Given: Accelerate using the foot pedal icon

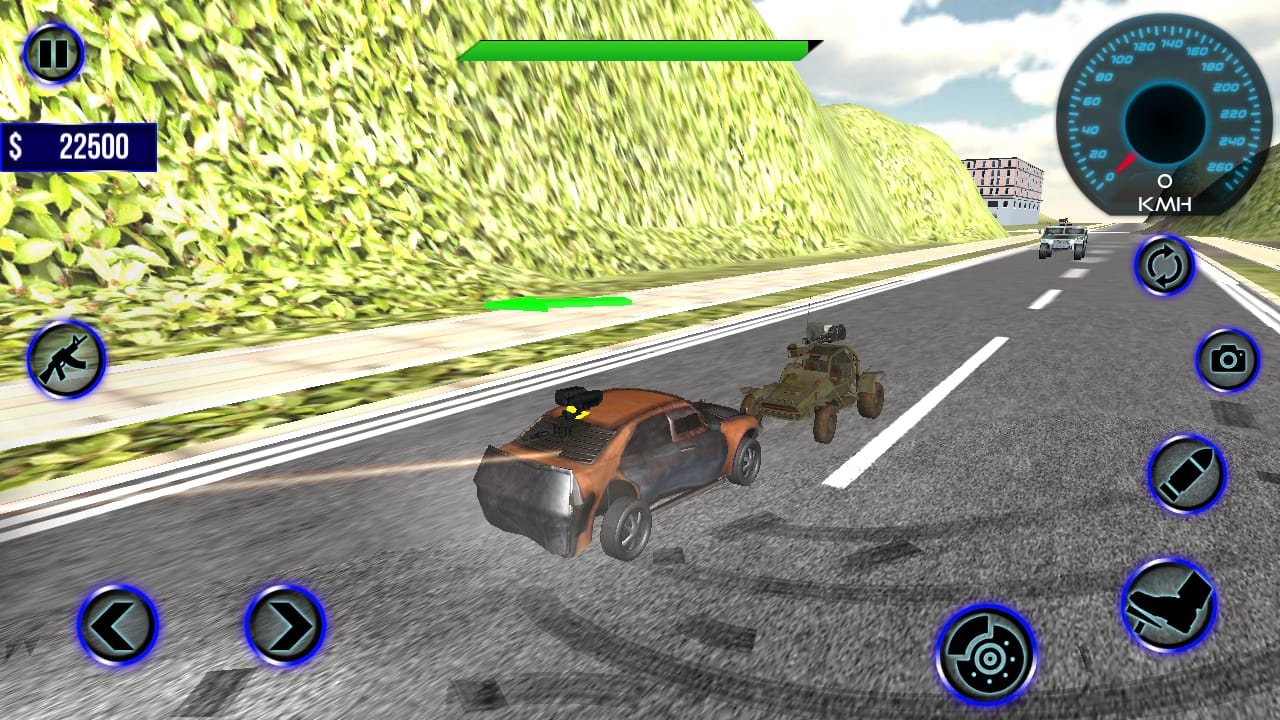Looking at the screenshot, I should pyautogui.click(x=1170, y=603).
